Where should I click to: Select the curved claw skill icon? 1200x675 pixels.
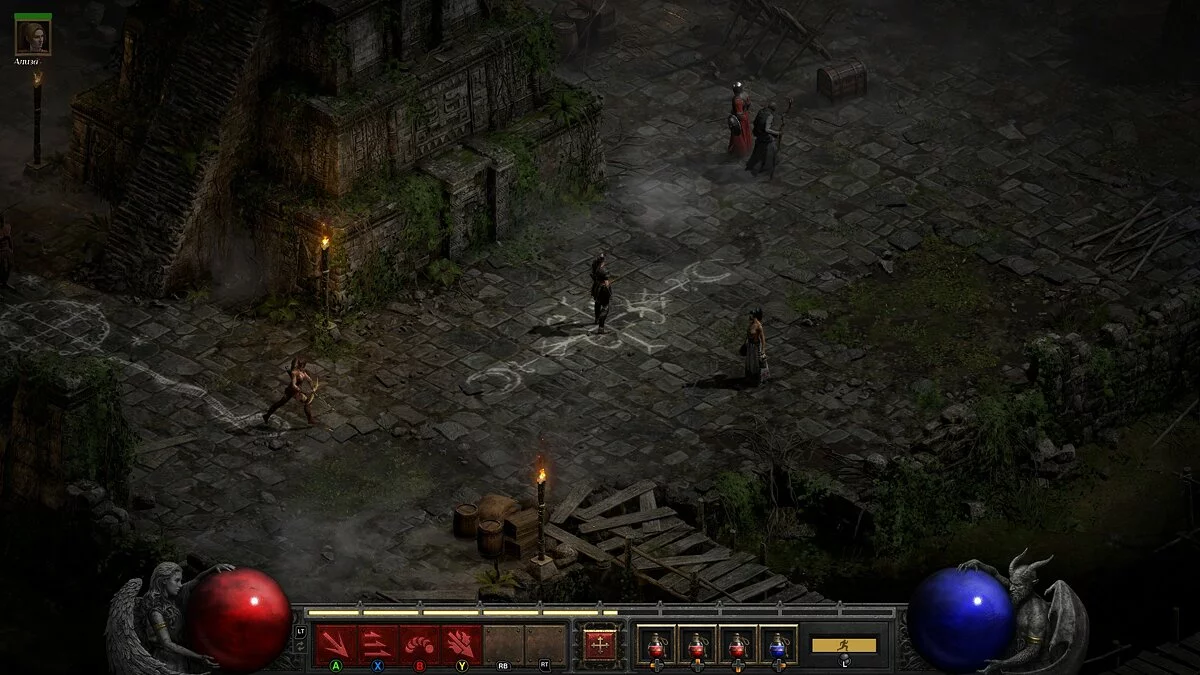pos(419,643)
